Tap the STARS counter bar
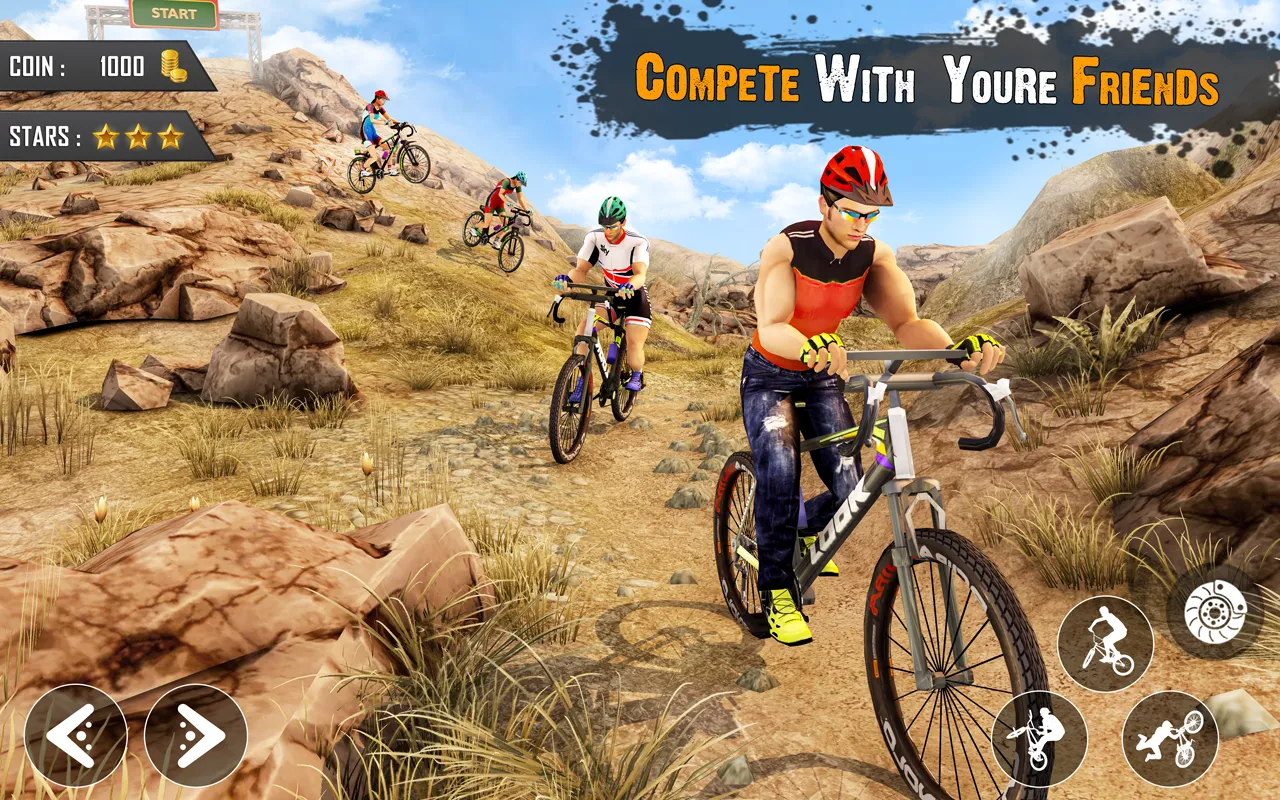The image size is (1280, 800). [96, 134]
